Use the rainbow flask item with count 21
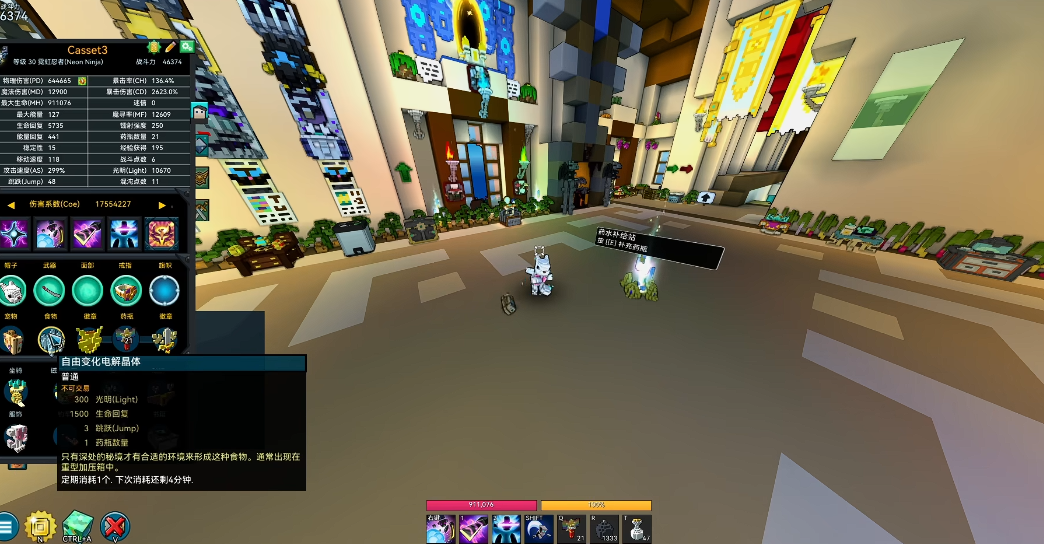 [x=570, y=529]
